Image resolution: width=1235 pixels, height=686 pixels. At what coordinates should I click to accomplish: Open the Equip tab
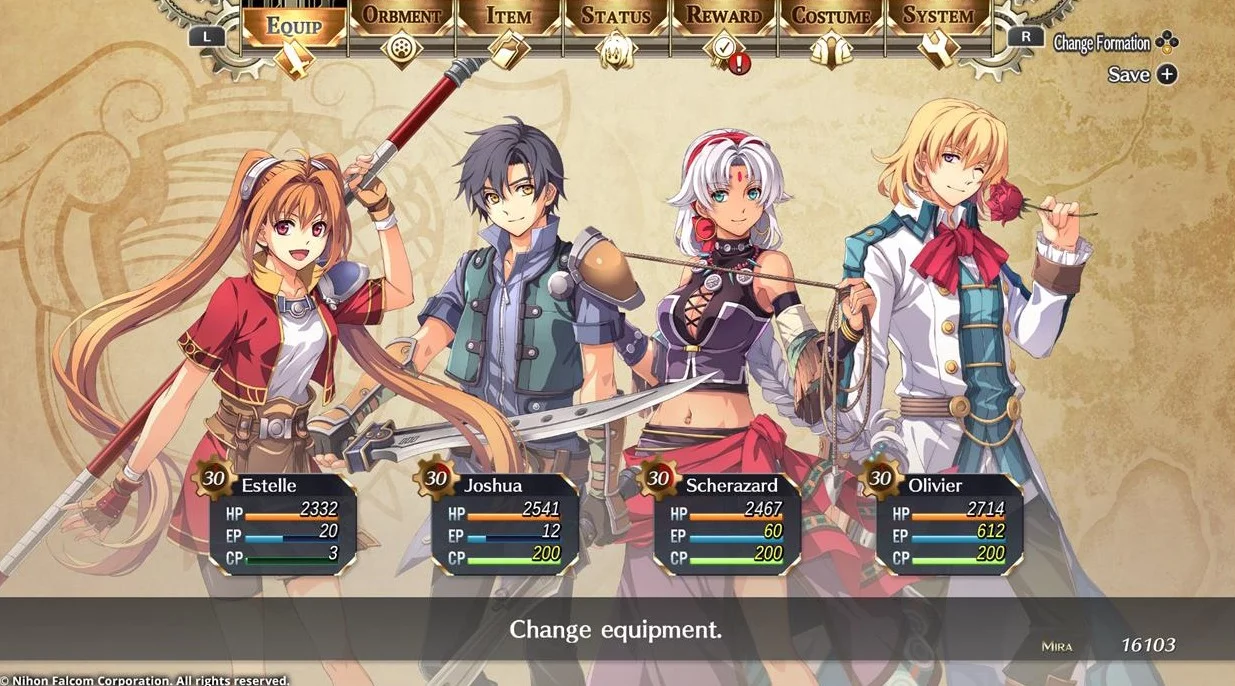pyautogui.click(x=293, y=30)
